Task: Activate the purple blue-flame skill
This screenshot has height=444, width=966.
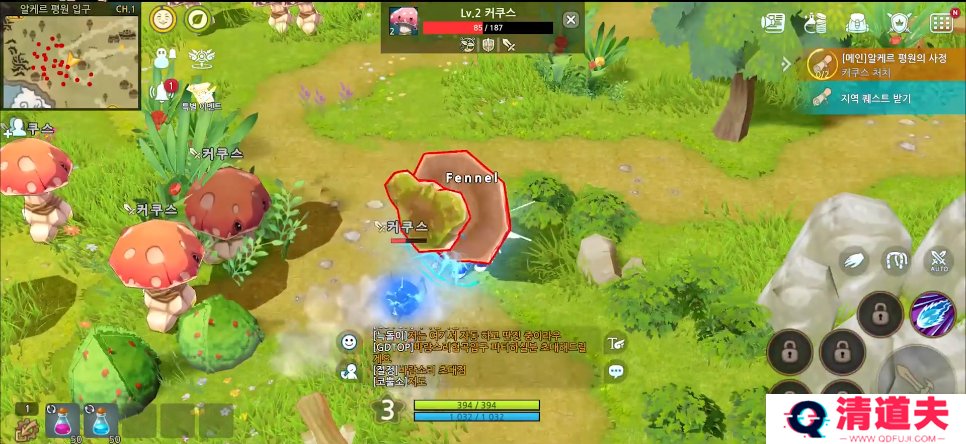Action: coord(932,314)
